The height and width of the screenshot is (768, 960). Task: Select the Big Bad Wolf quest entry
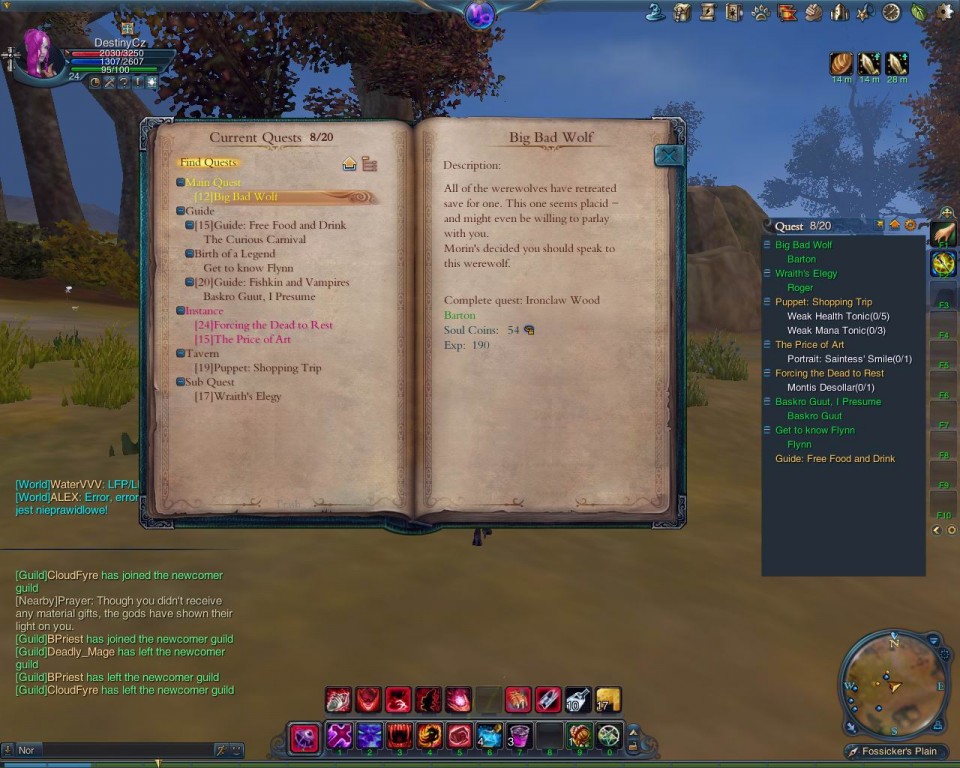237,197
